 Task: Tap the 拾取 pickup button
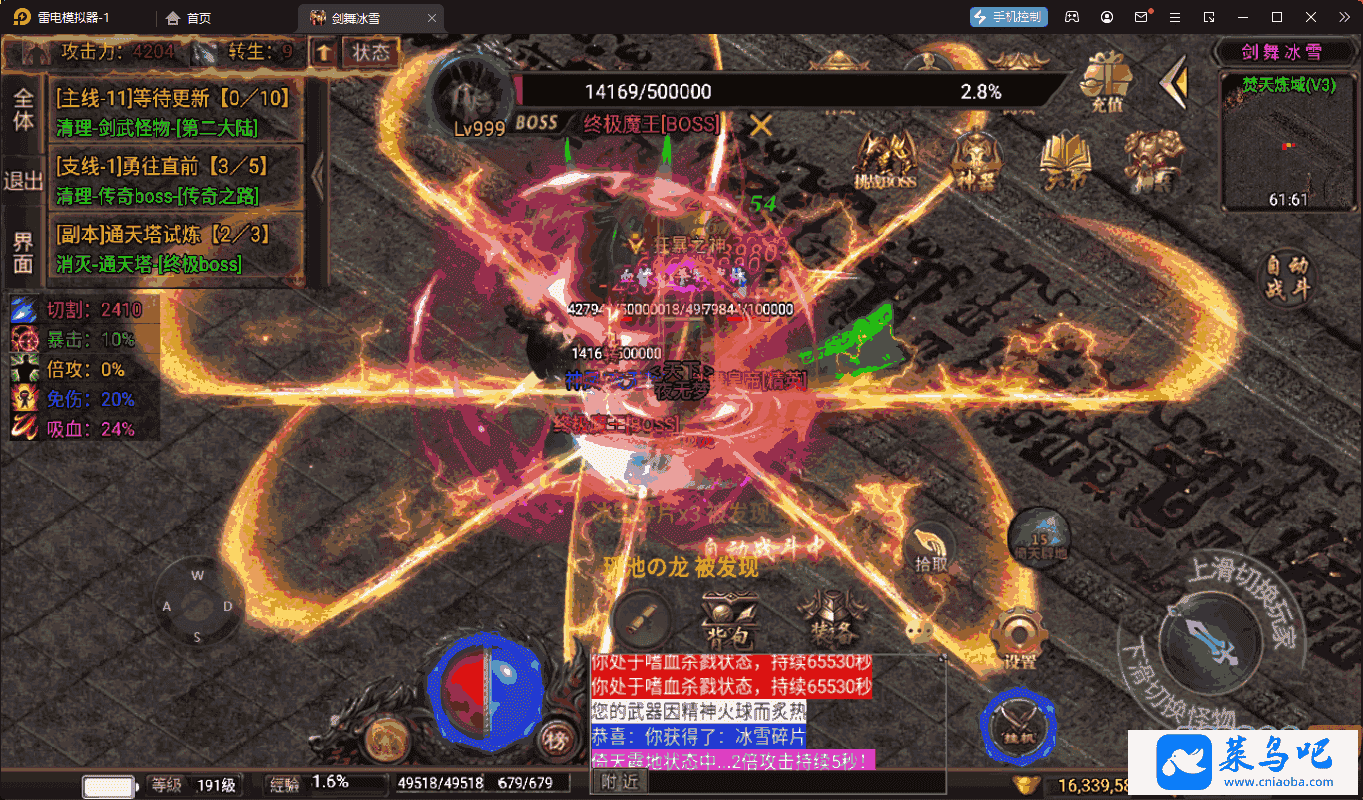pos(930,549)
